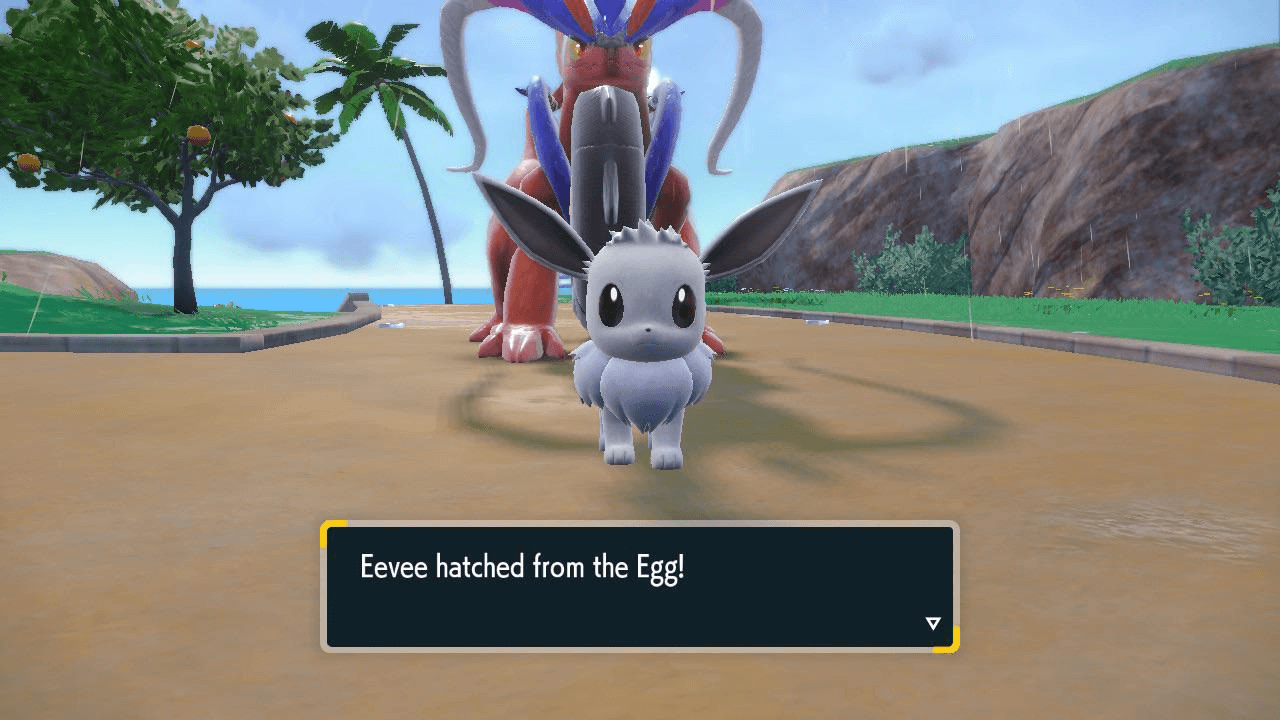1280x720 pixels.
Task: Click the advance arrow in the dialogue box
Action: click(933, 621)
